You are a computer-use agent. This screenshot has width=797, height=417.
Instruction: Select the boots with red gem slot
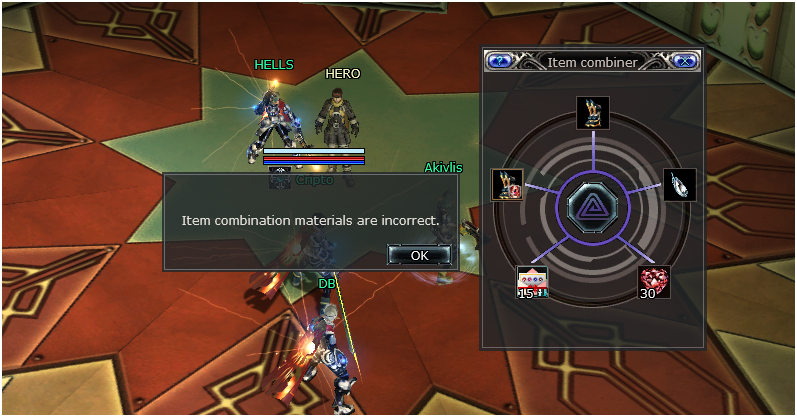click(x=507, y=184)
